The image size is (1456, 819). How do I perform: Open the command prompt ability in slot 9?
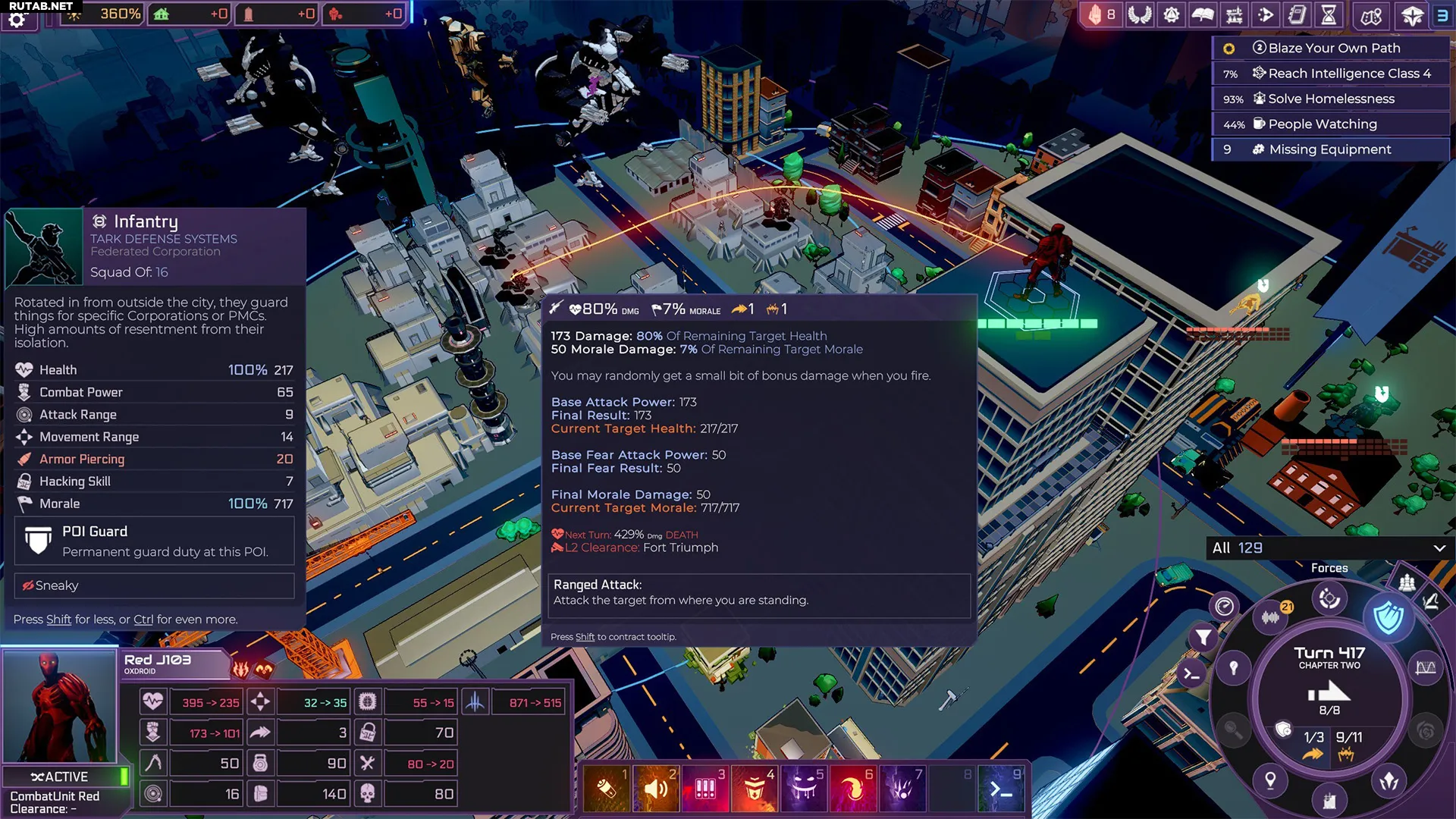pos(1001,789)
